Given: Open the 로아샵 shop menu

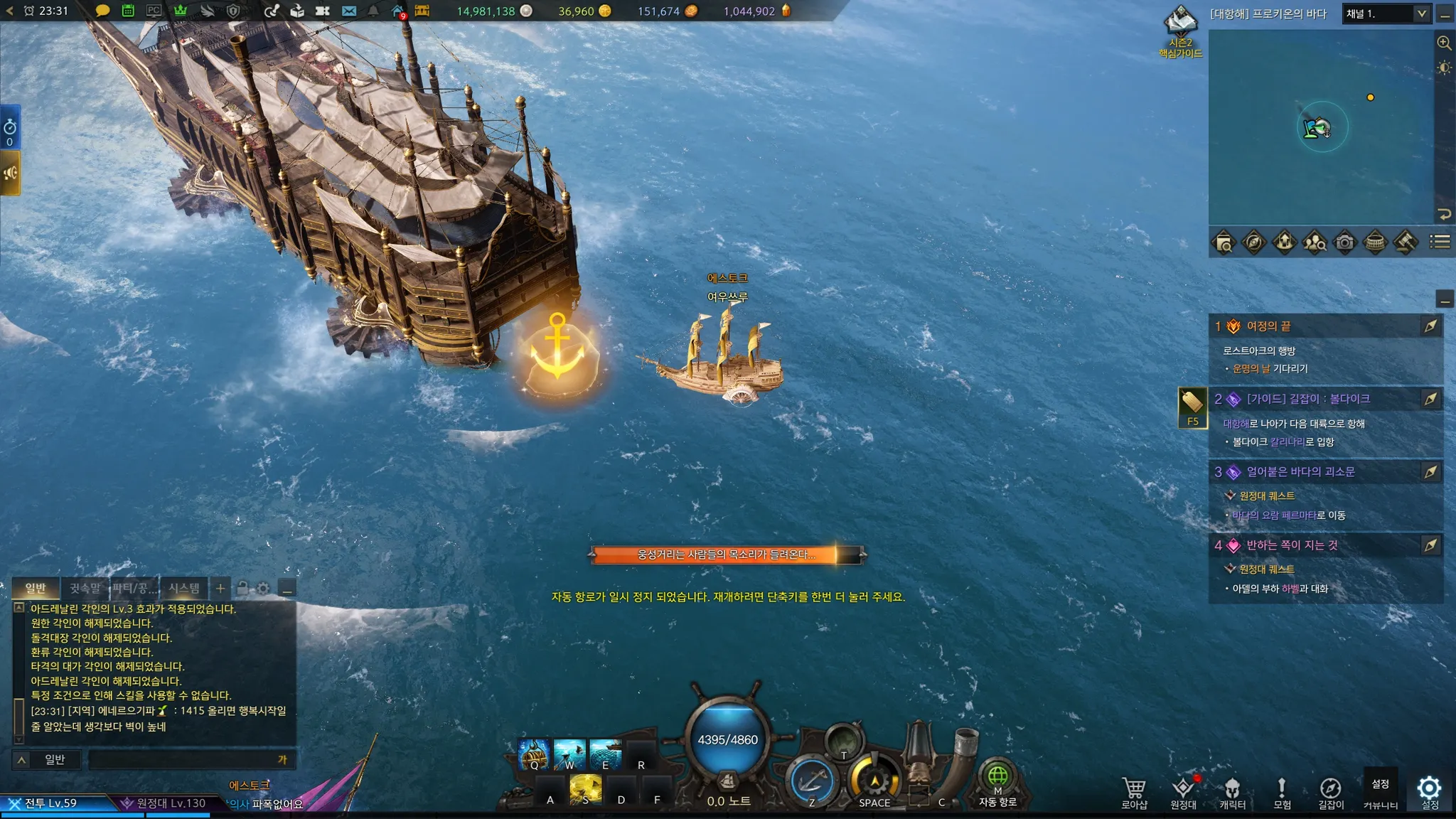Looking at the screenshot, I should pos(1134,792).
